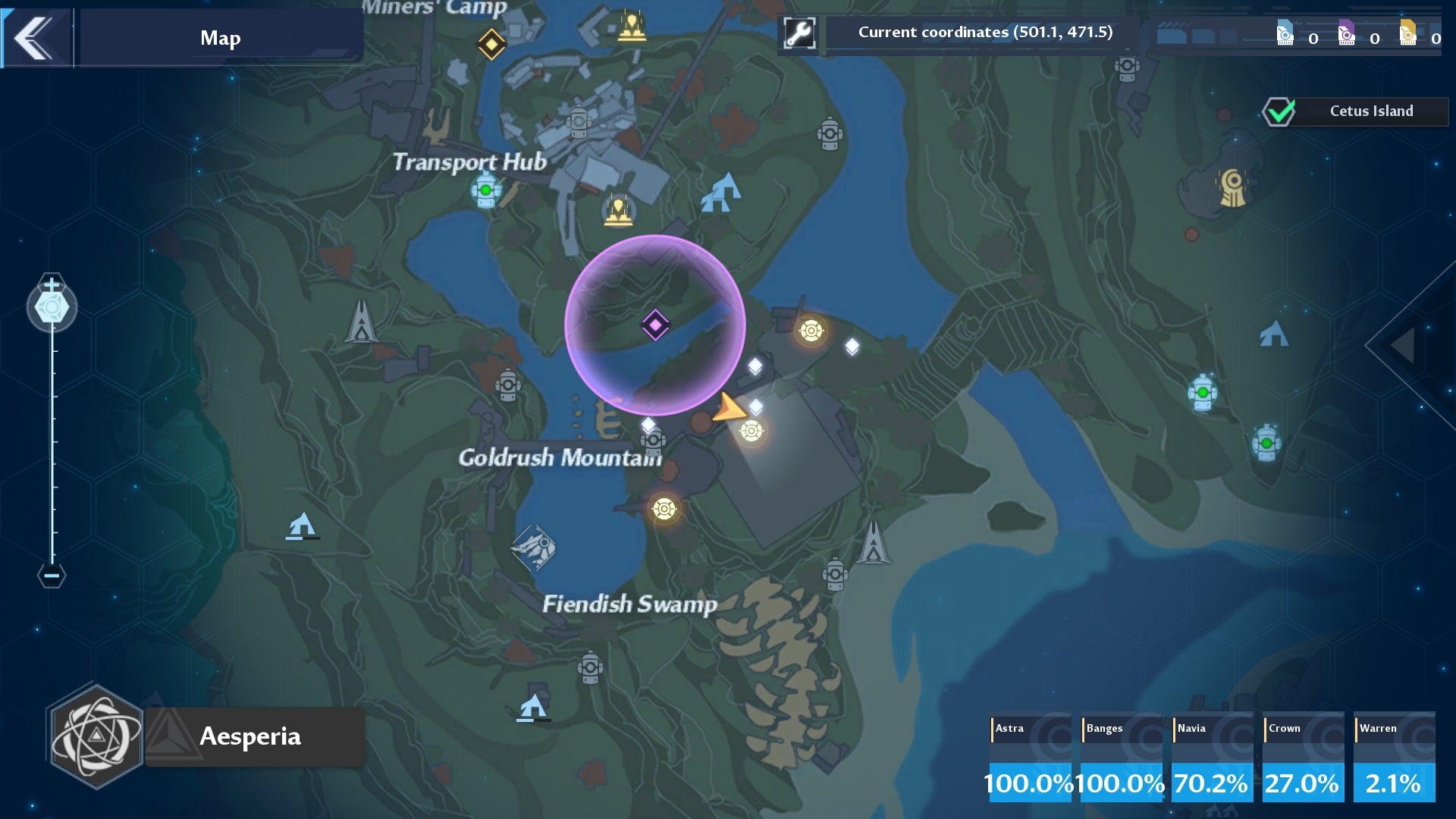Select the purple diamond quest marker inside the pink circle

pyautogui.click(x=654, y=325)
